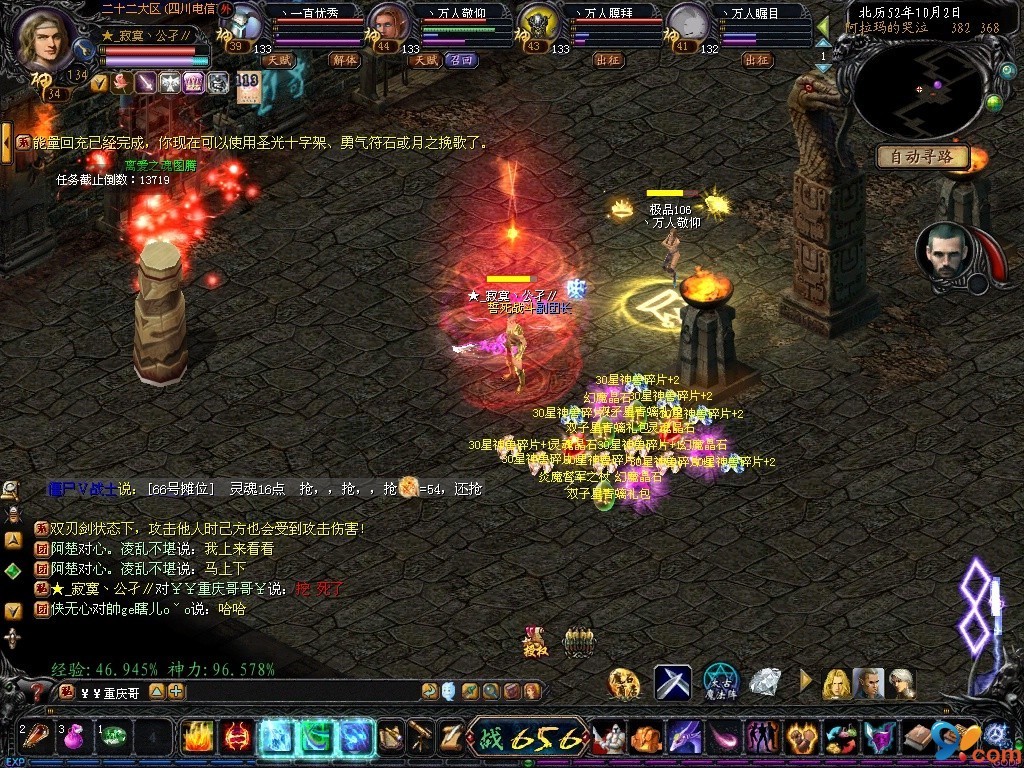1024x768 pixels.
Task: Open the crossed swords icon
Action: point(673,682)
